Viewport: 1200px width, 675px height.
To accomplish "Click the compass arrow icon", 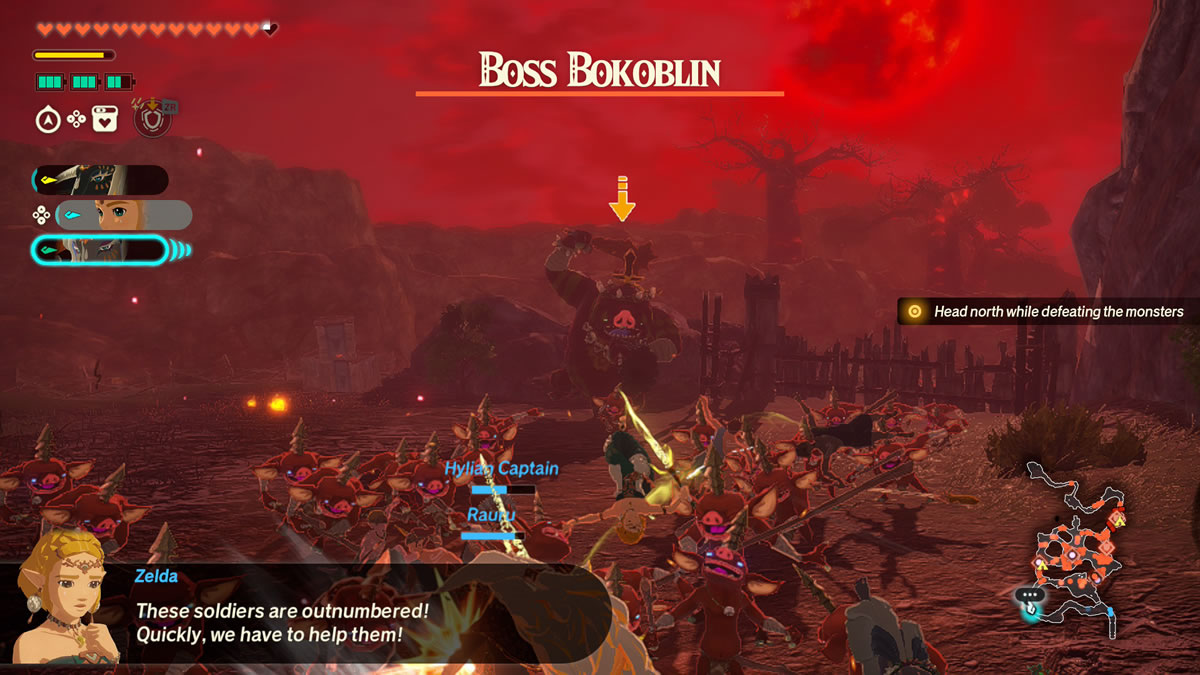I will pos(47,121).
